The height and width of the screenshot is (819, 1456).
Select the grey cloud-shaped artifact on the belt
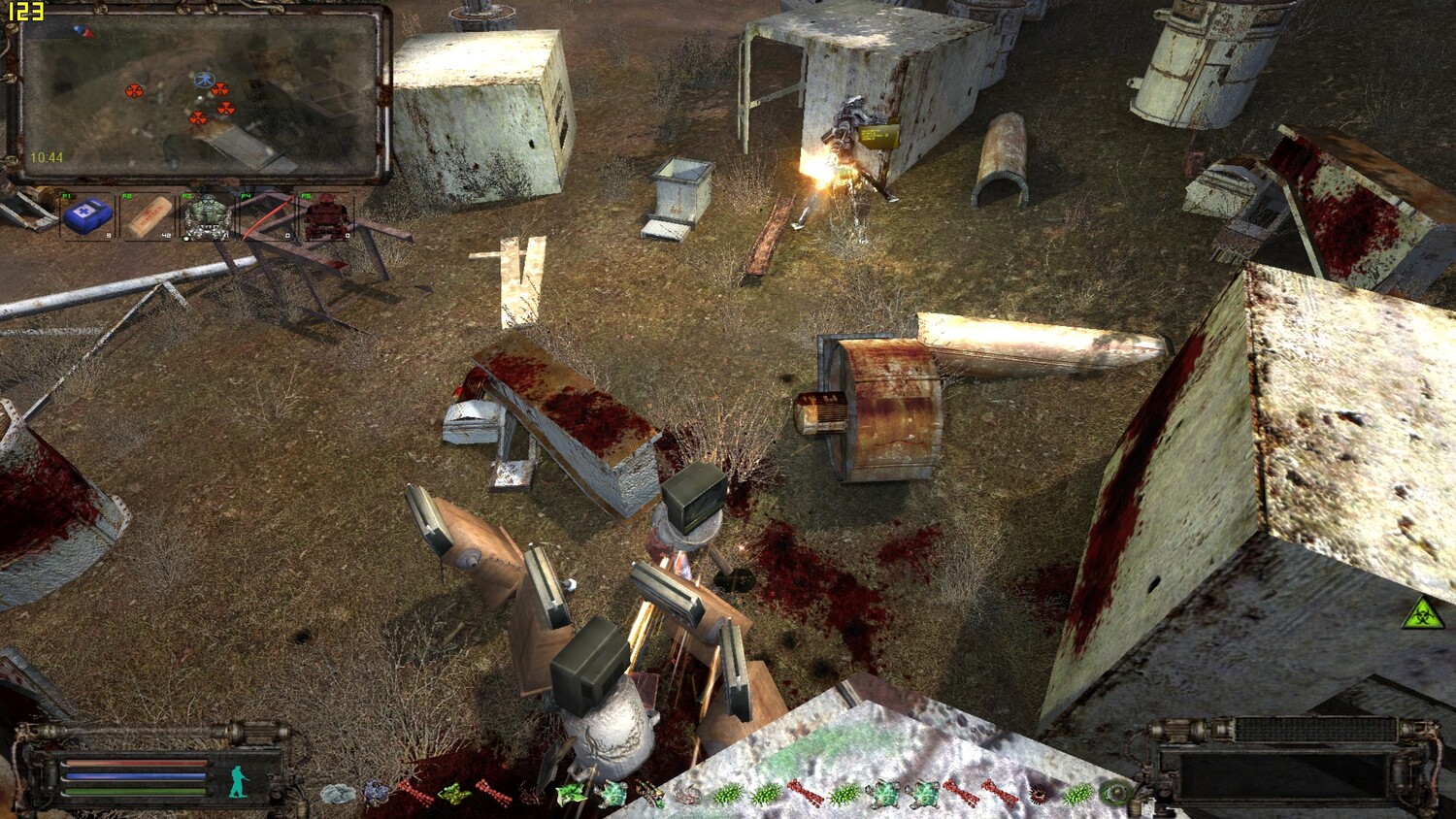pyautogui.click(x=337, y=794)
